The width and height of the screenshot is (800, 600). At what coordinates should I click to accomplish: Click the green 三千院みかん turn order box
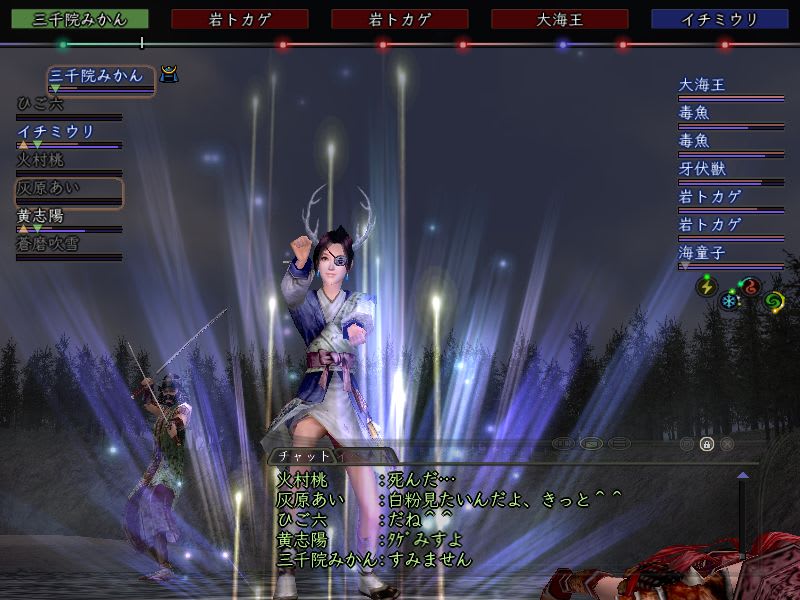[x=79, y=19]
